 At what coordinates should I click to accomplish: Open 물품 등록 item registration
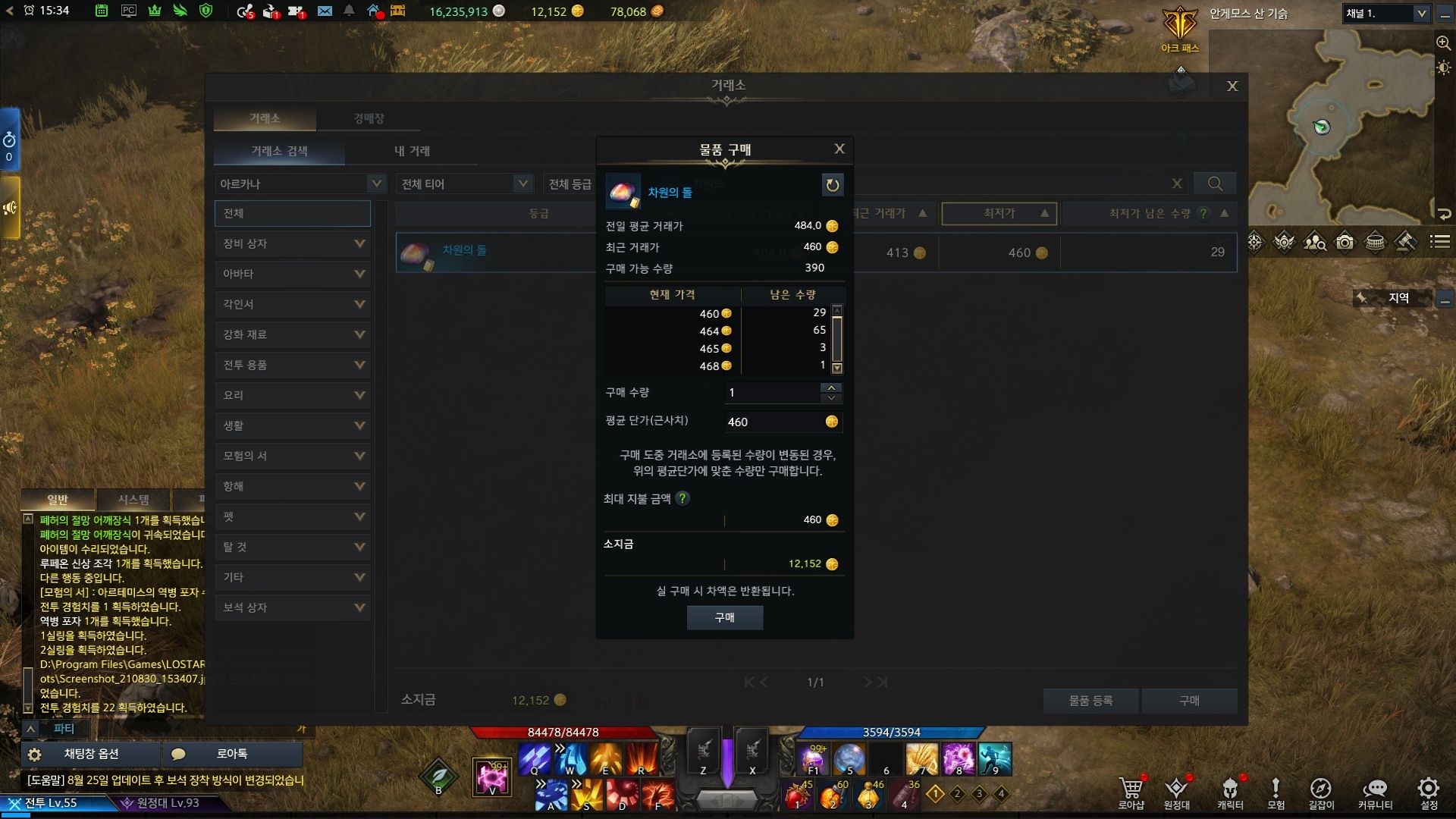point(1090,701)
